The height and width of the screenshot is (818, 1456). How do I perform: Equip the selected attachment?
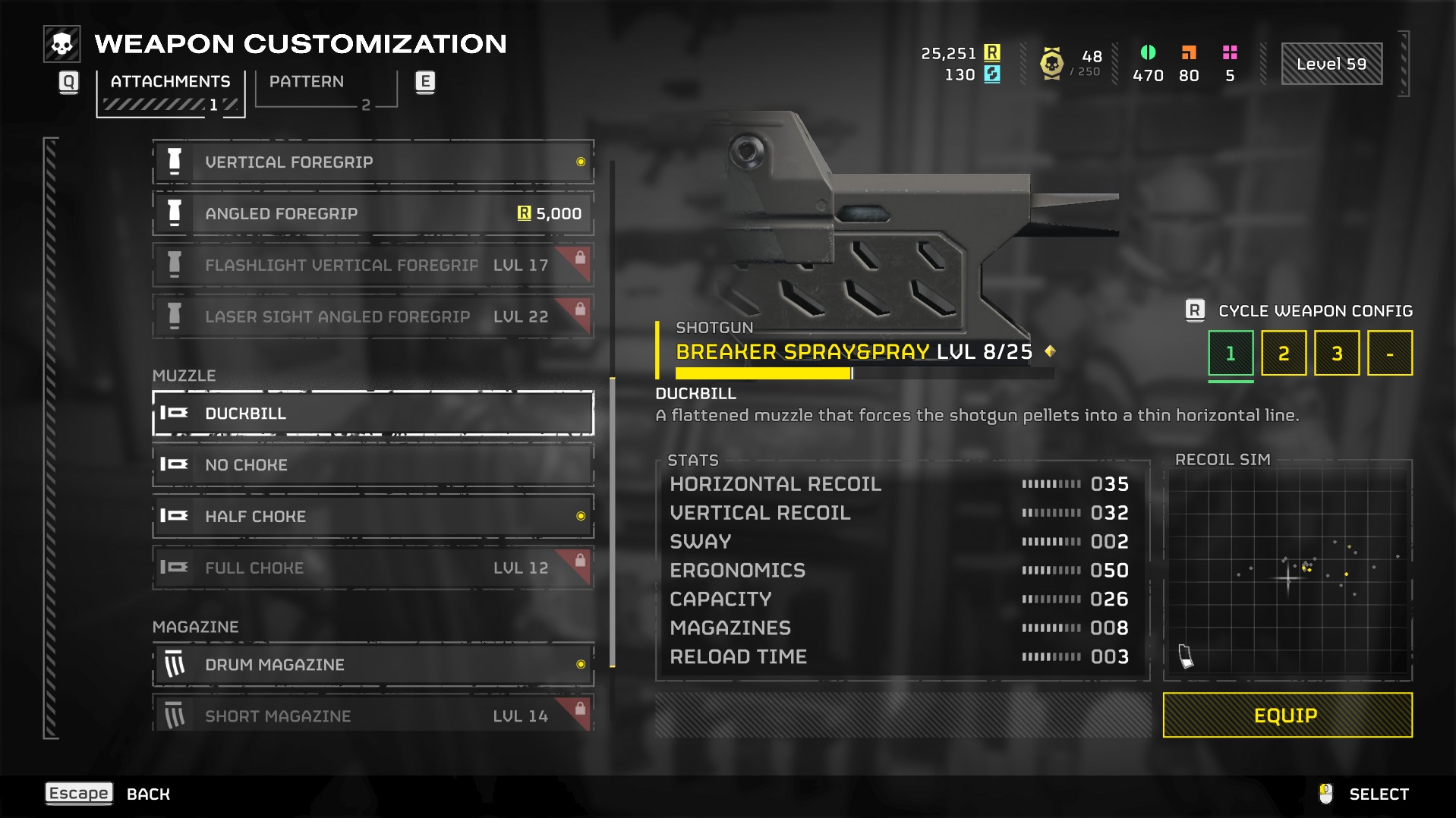coord(1287,715)
